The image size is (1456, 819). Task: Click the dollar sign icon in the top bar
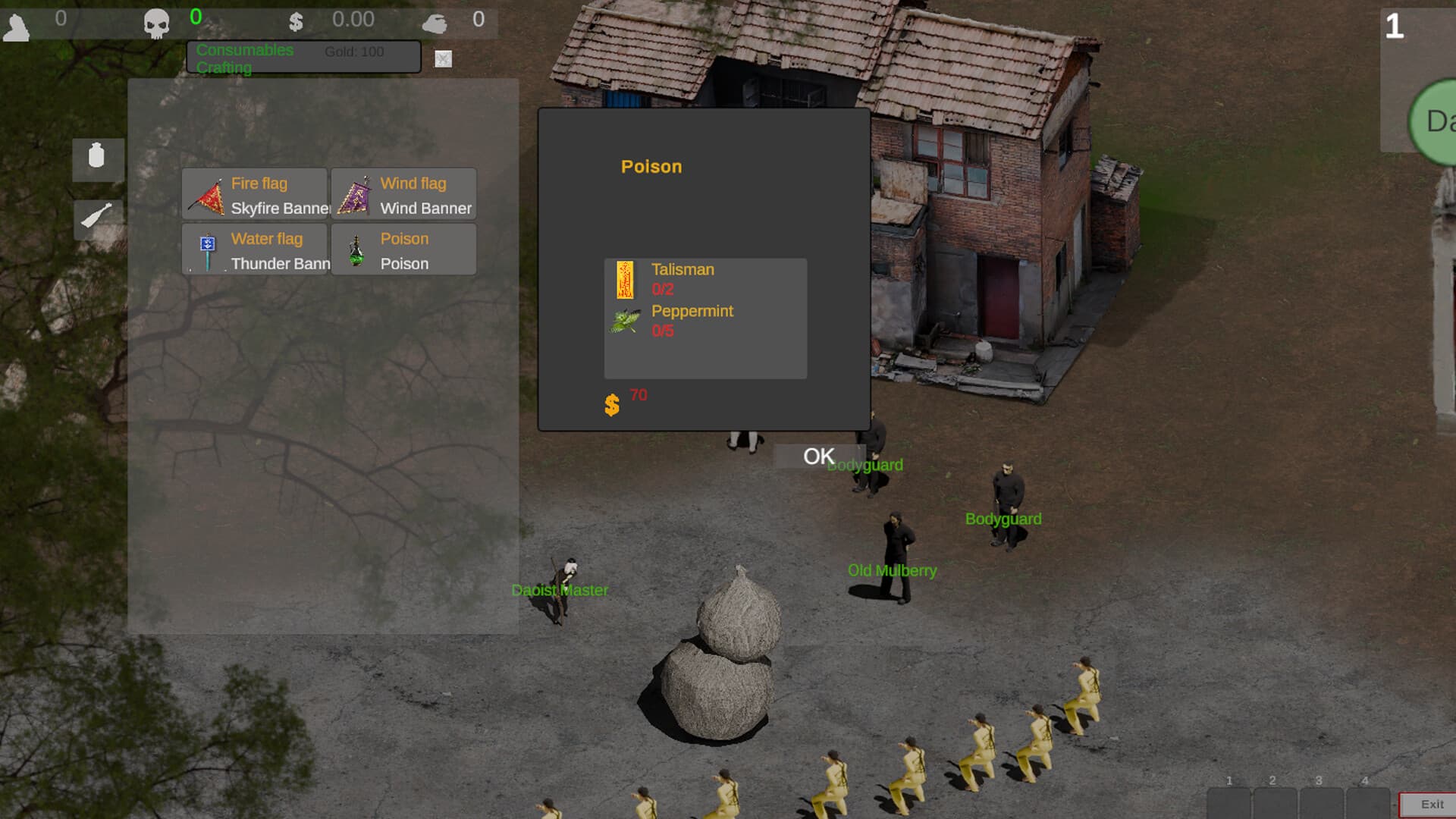pos(296,20)
